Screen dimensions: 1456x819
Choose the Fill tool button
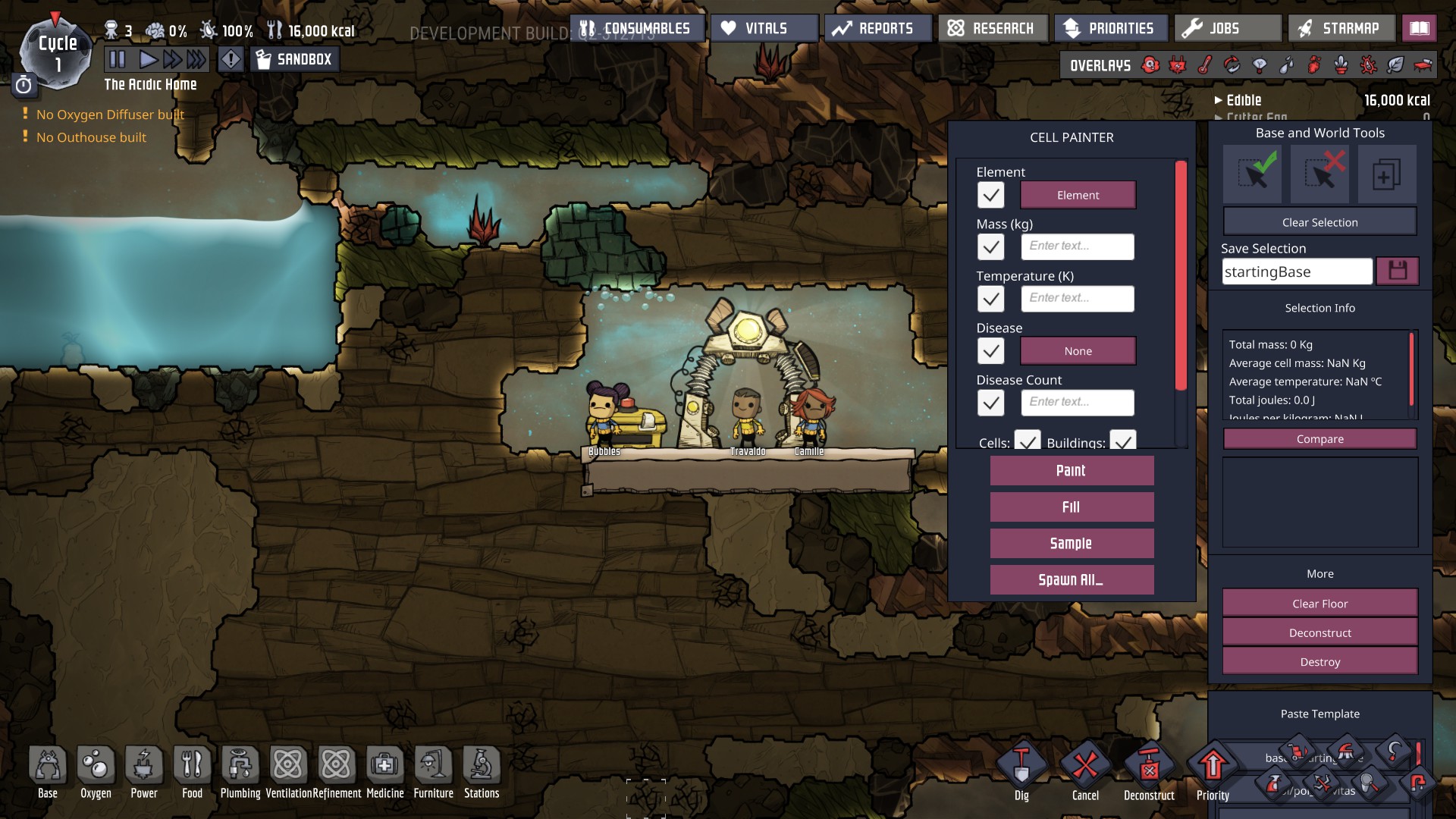pos(1072,507)
